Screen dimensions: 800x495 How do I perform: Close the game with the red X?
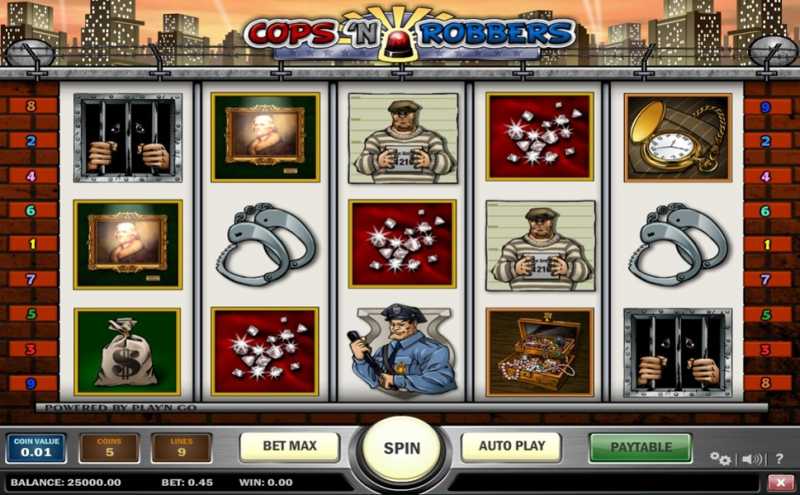click(x=781, y=482)
